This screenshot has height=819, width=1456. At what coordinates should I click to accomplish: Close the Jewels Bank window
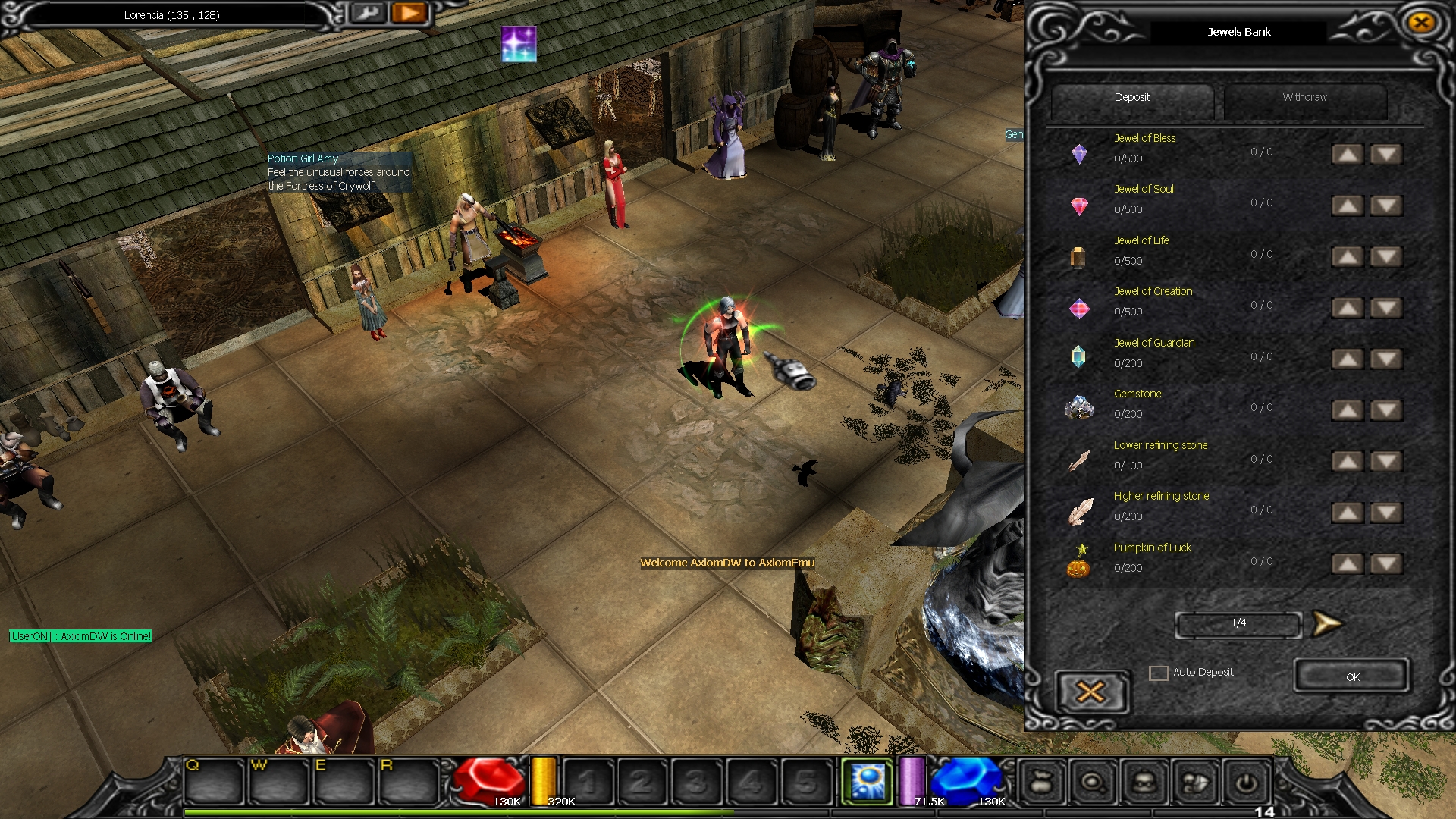1421,23
